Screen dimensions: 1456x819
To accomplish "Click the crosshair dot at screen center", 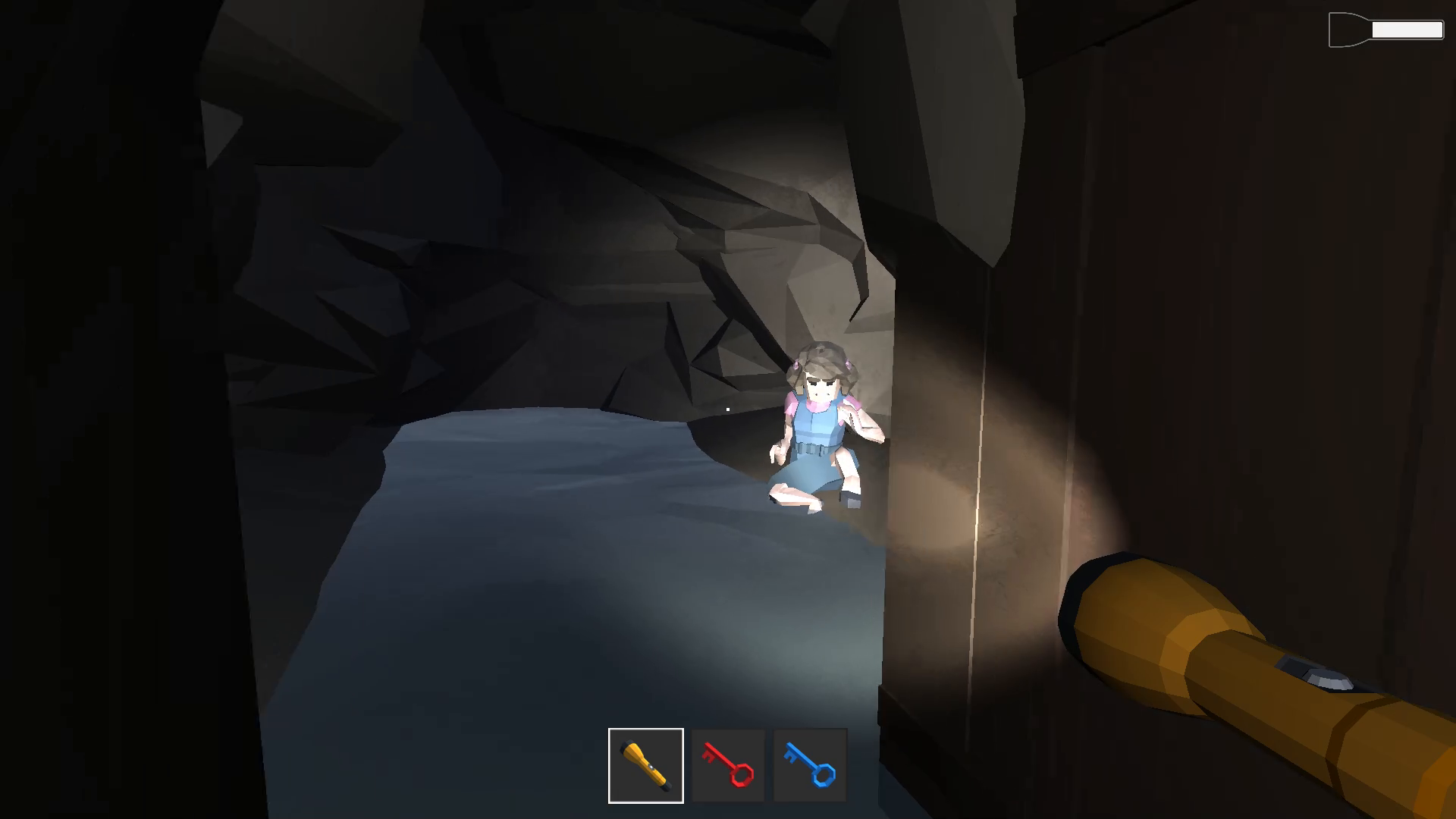I will click(726, 408).
